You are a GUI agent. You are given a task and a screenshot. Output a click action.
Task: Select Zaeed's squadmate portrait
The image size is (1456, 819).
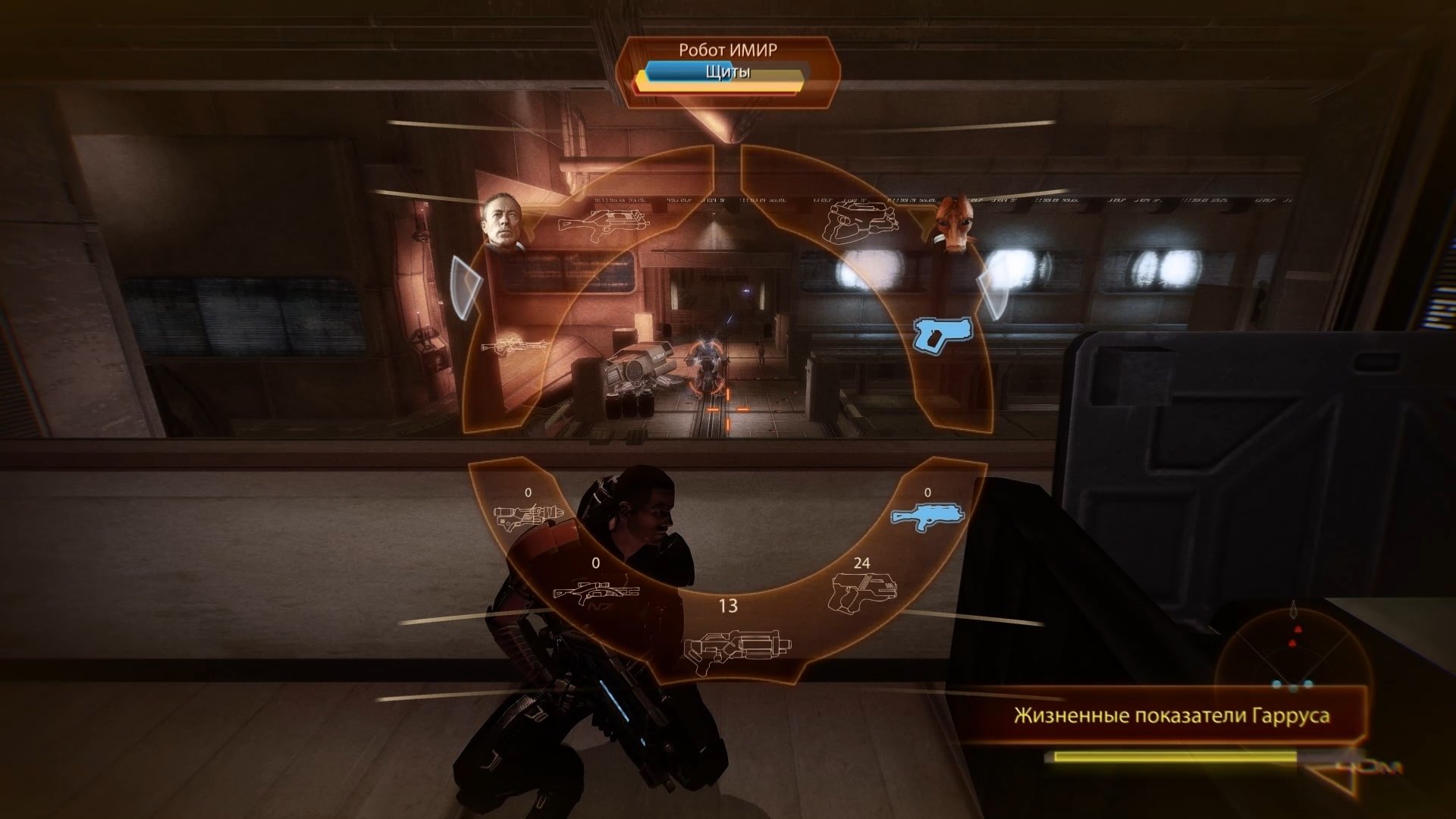[503, 221]
